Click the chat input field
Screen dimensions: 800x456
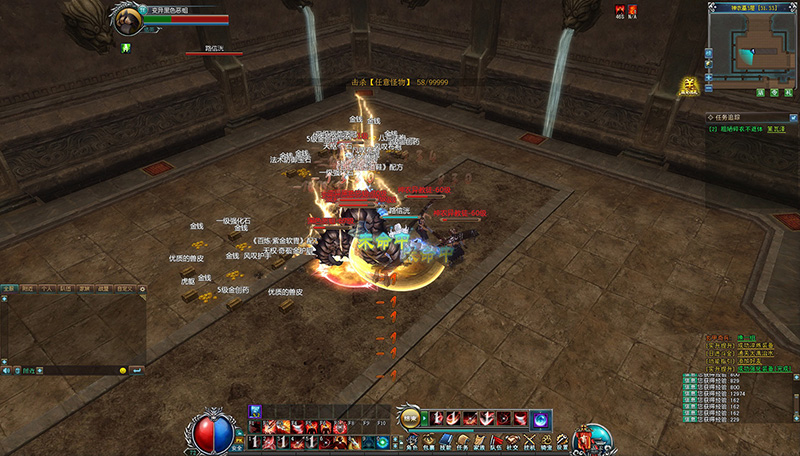point(75,370)
